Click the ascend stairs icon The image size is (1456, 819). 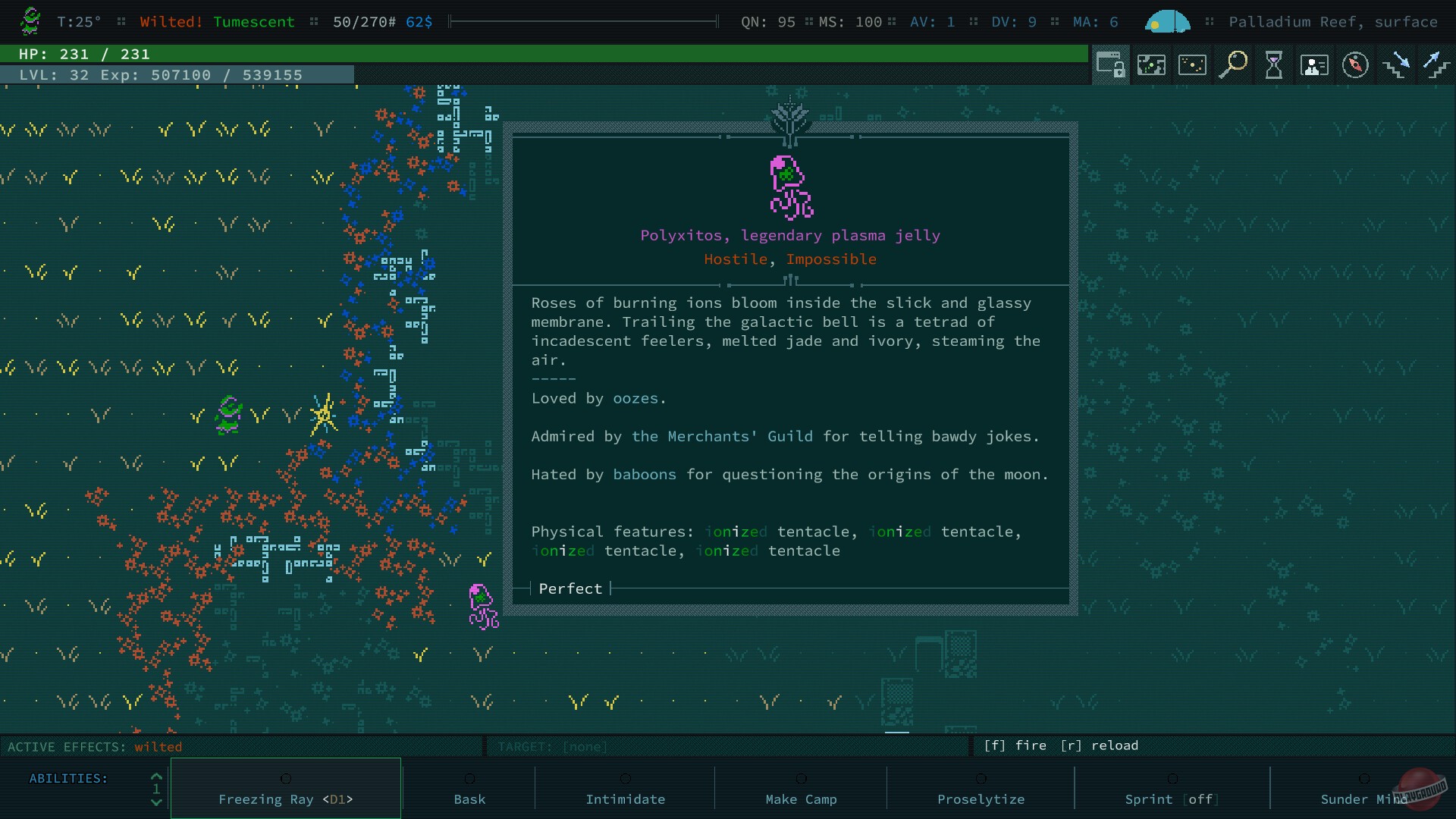click(x=1438, y=67)
